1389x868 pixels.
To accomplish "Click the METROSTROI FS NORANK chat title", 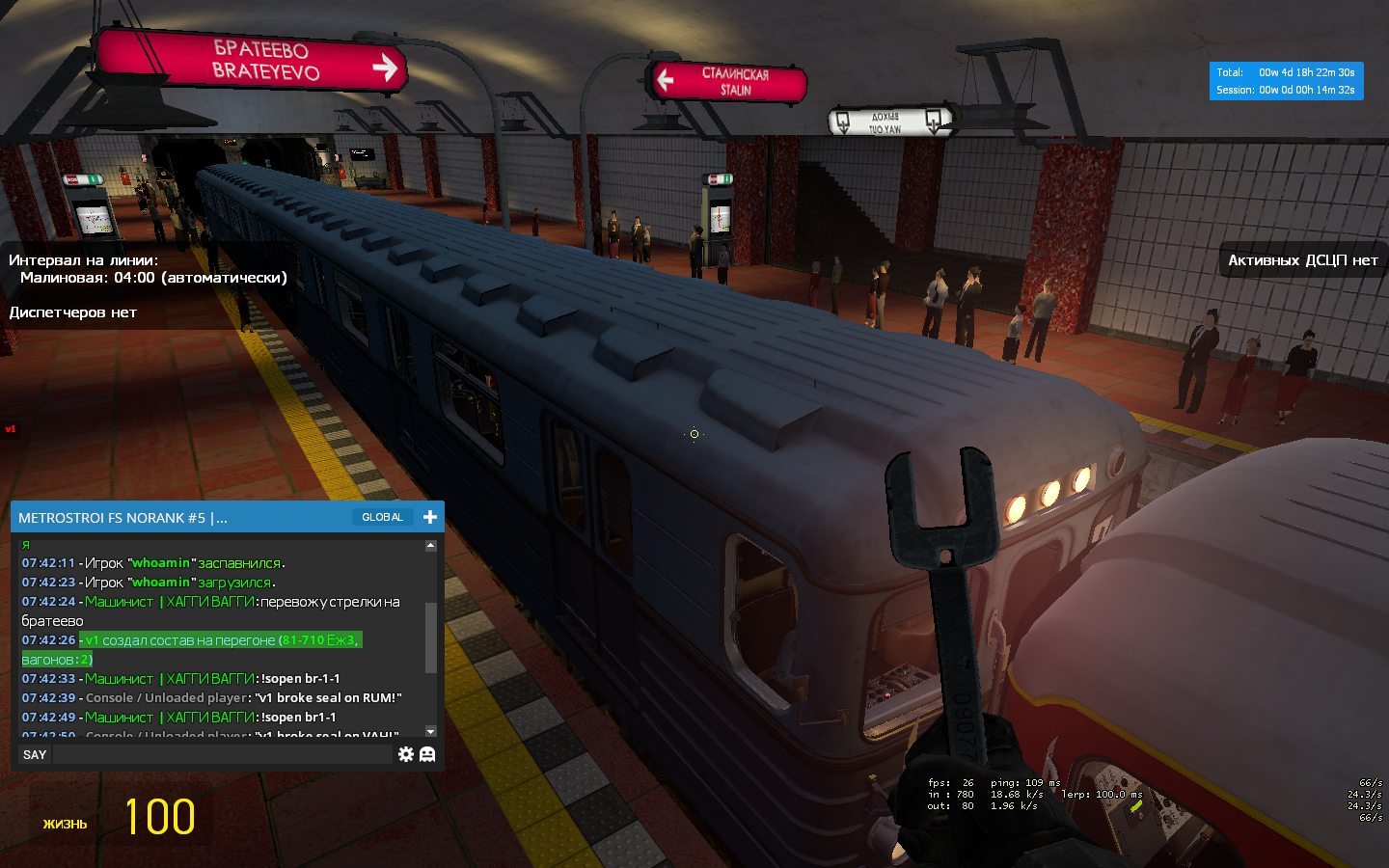I will click(123, 518).
